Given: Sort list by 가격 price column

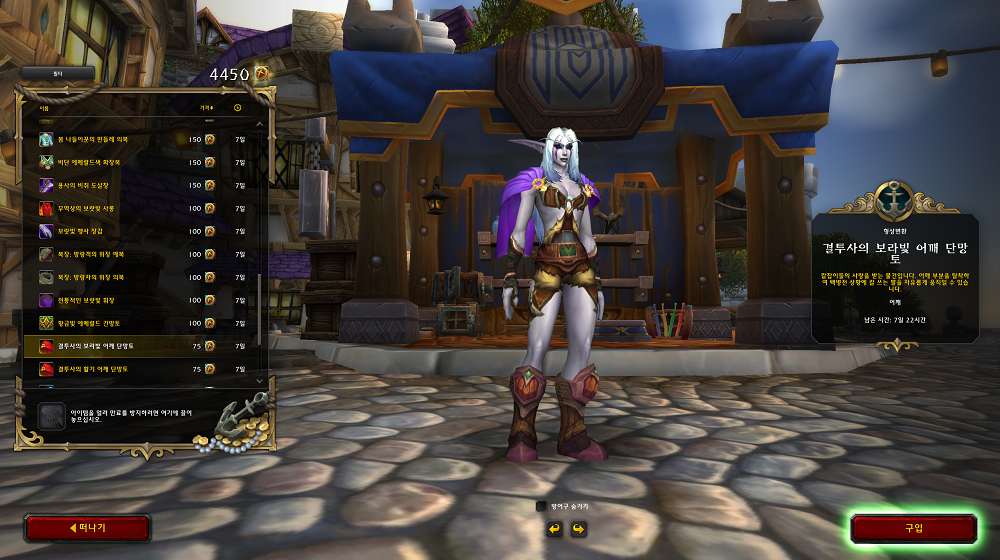Looking at the screenshot, I should tap(206, 107).
